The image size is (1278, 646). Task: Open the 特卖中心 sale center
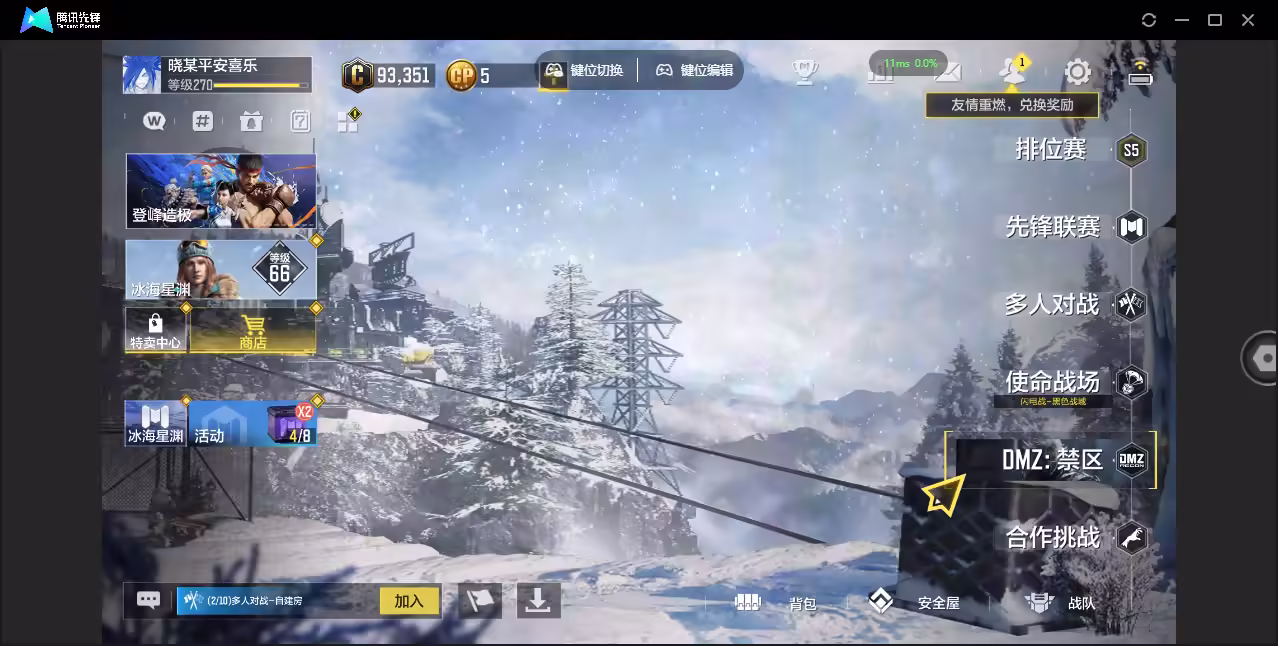155,331
